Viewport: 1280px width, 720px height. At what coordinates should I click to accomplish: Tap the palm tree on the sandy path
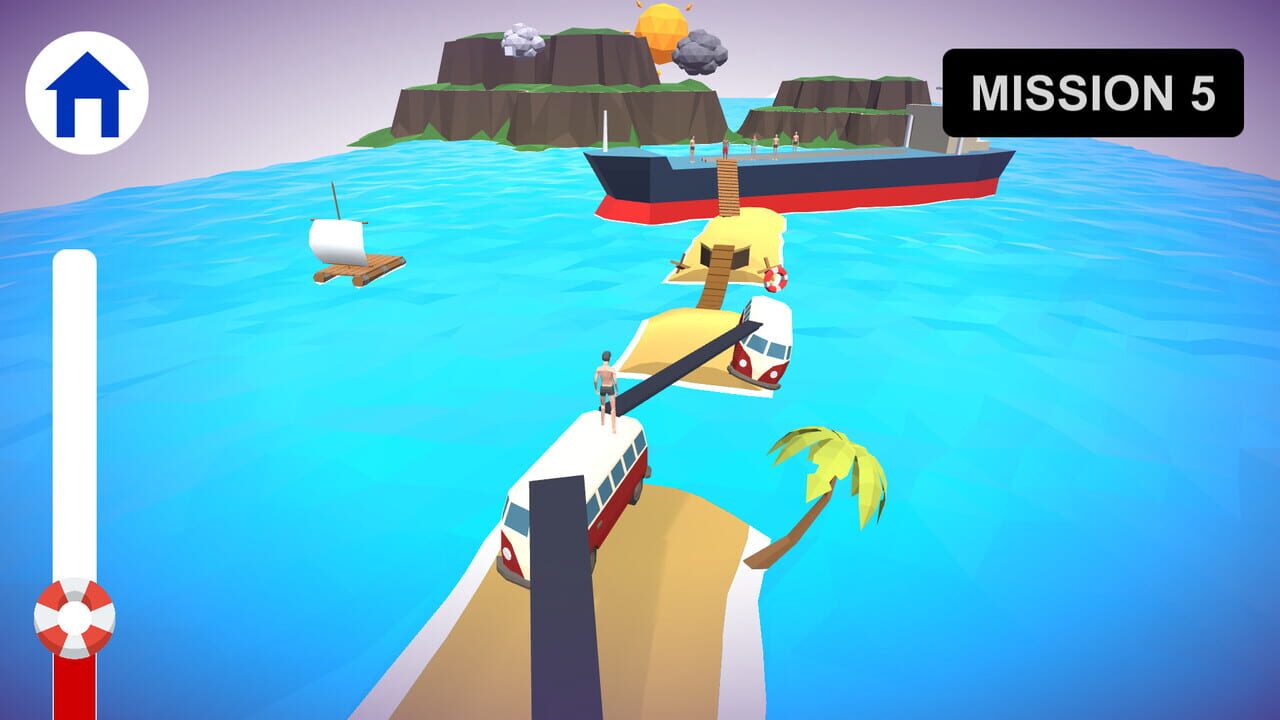click(x=830, y=470)
